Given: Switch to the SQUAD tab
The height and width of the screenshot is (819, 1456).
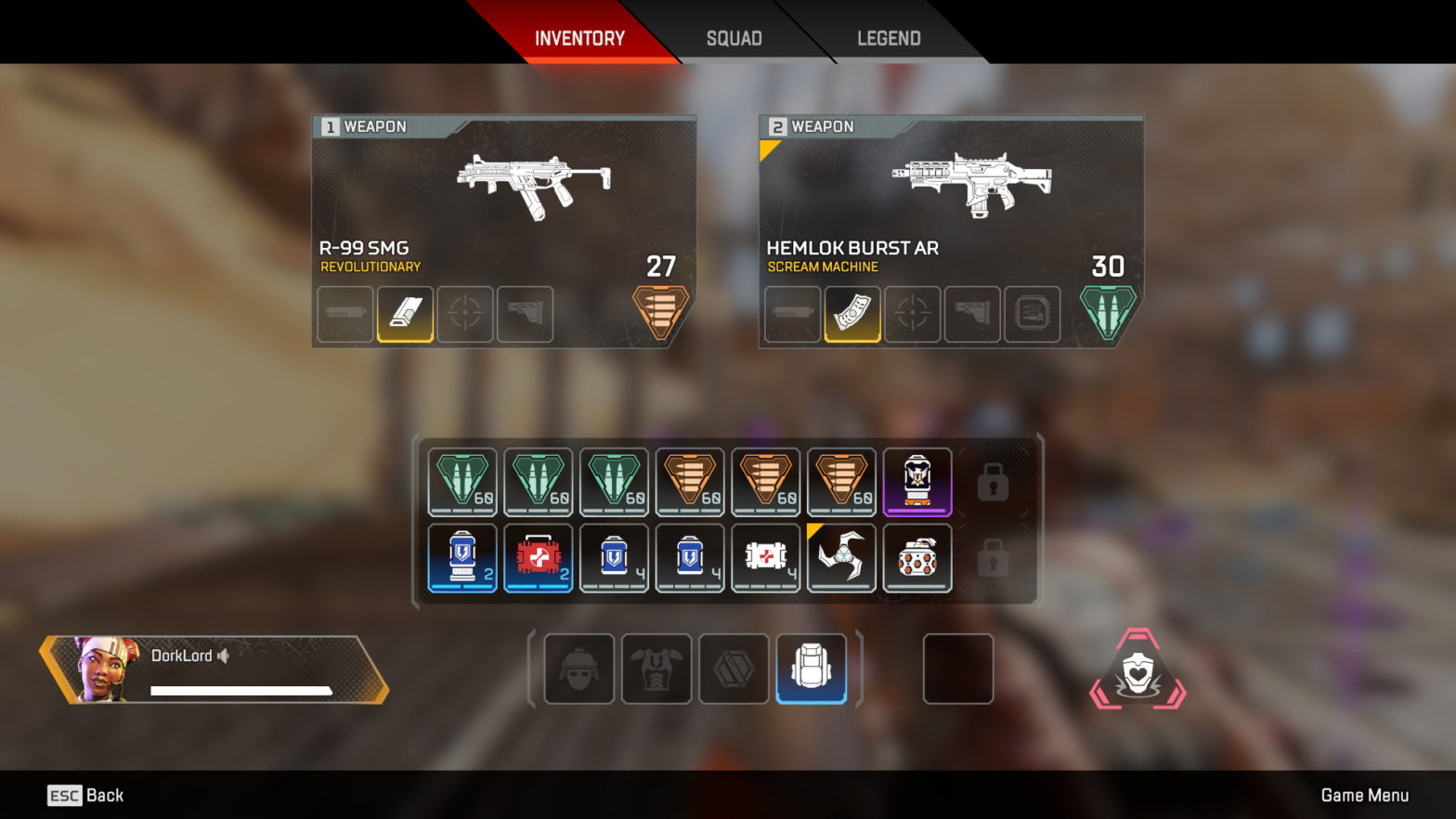Looking at the screenshot, I should 734,38.
